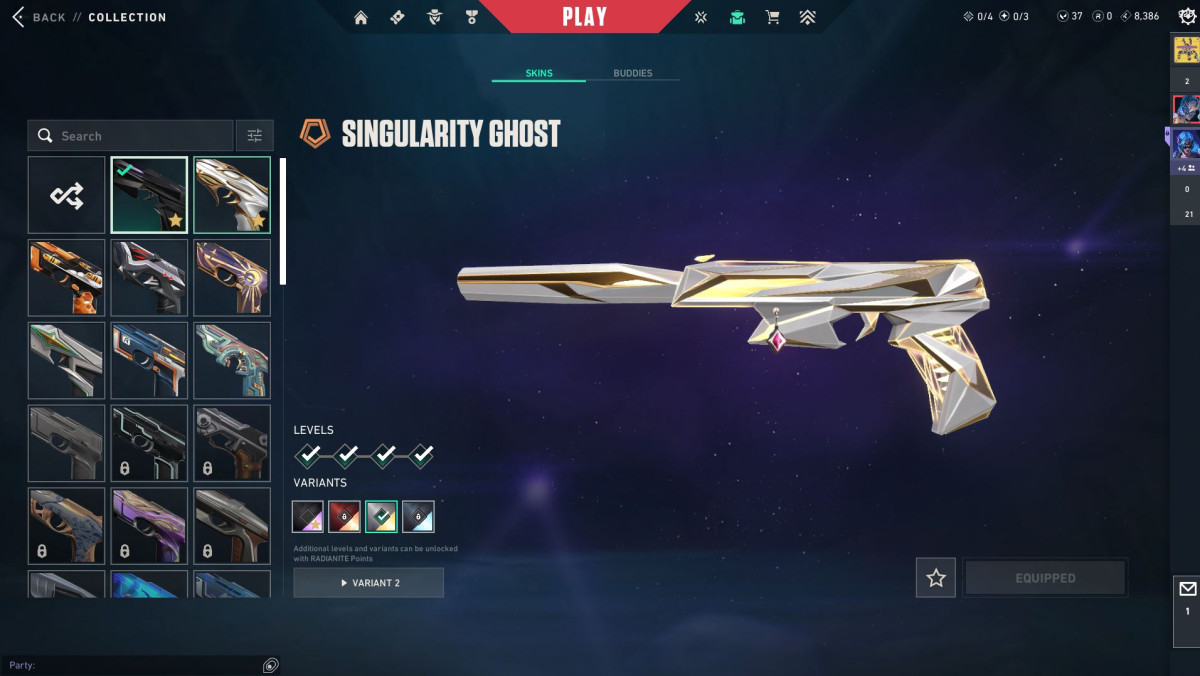Image resolution: width=1200 pixels, height=676 pixels.
Task: Select the random shuffle skin tile
Action: (67, 195)
